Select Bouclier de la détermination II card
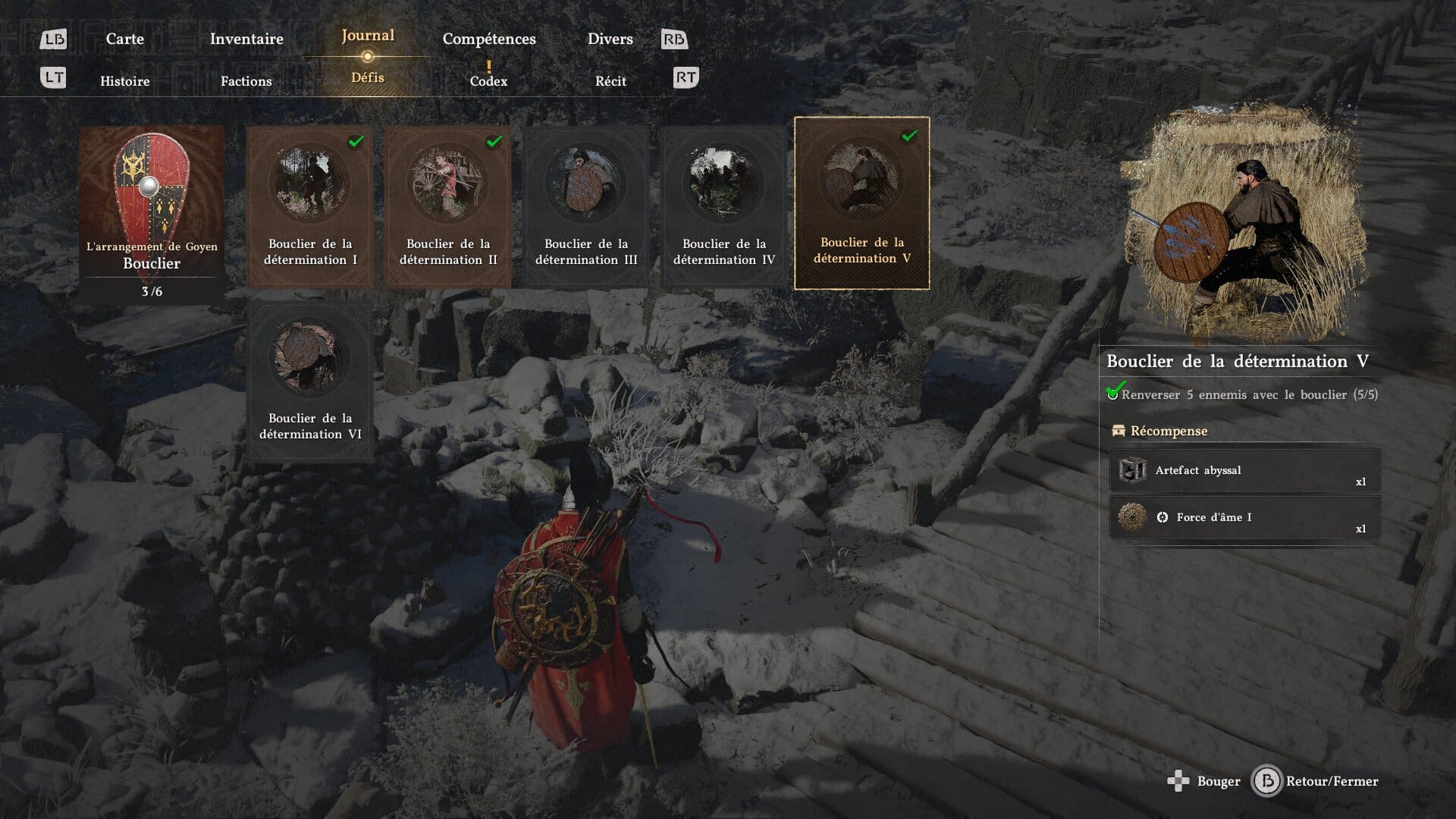Viewport: 1456px width, 819px height. pos(448,206)
